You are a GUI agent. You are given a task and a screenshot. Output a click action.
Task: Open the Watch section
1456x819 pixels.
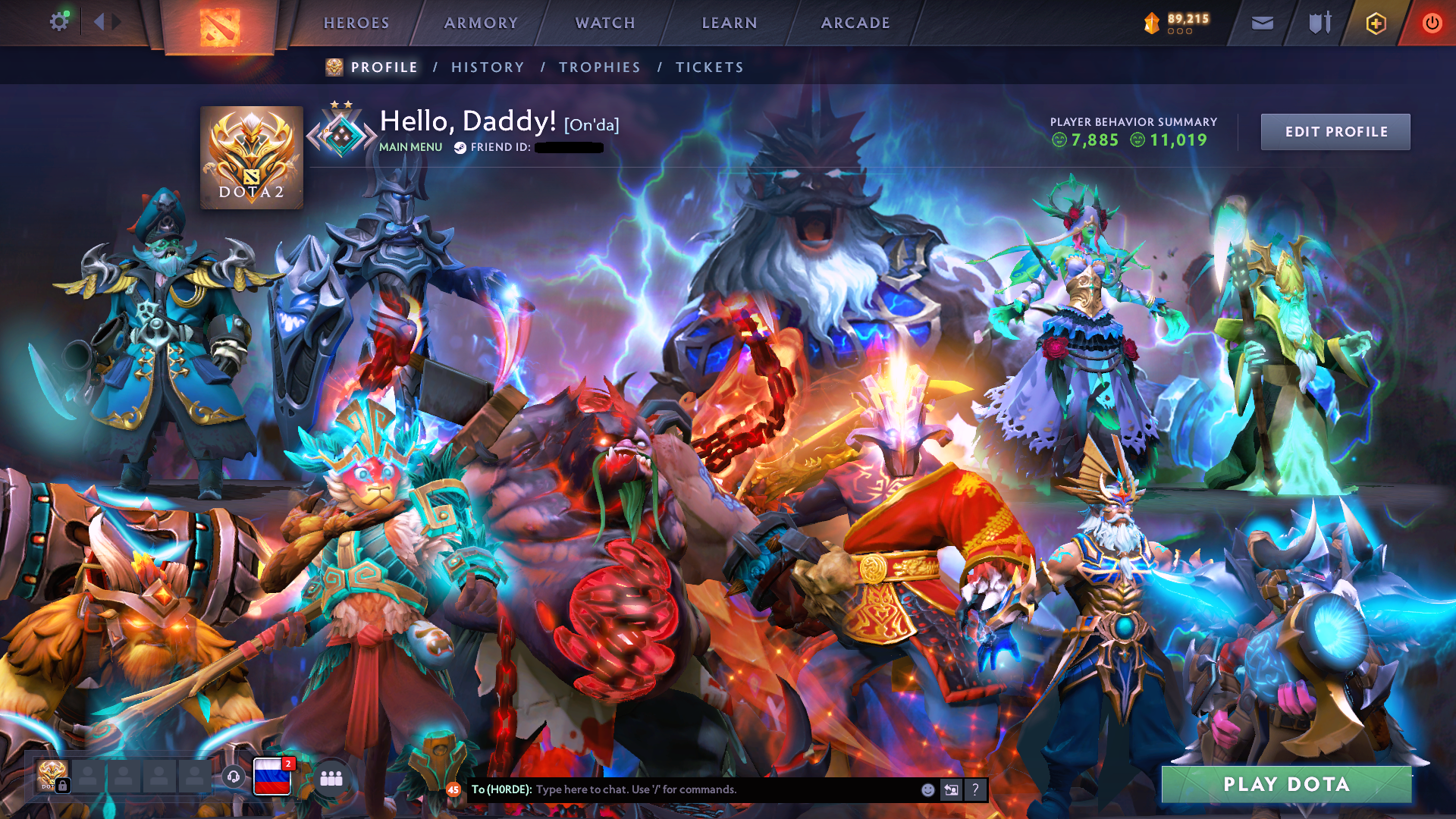[605, 23]
